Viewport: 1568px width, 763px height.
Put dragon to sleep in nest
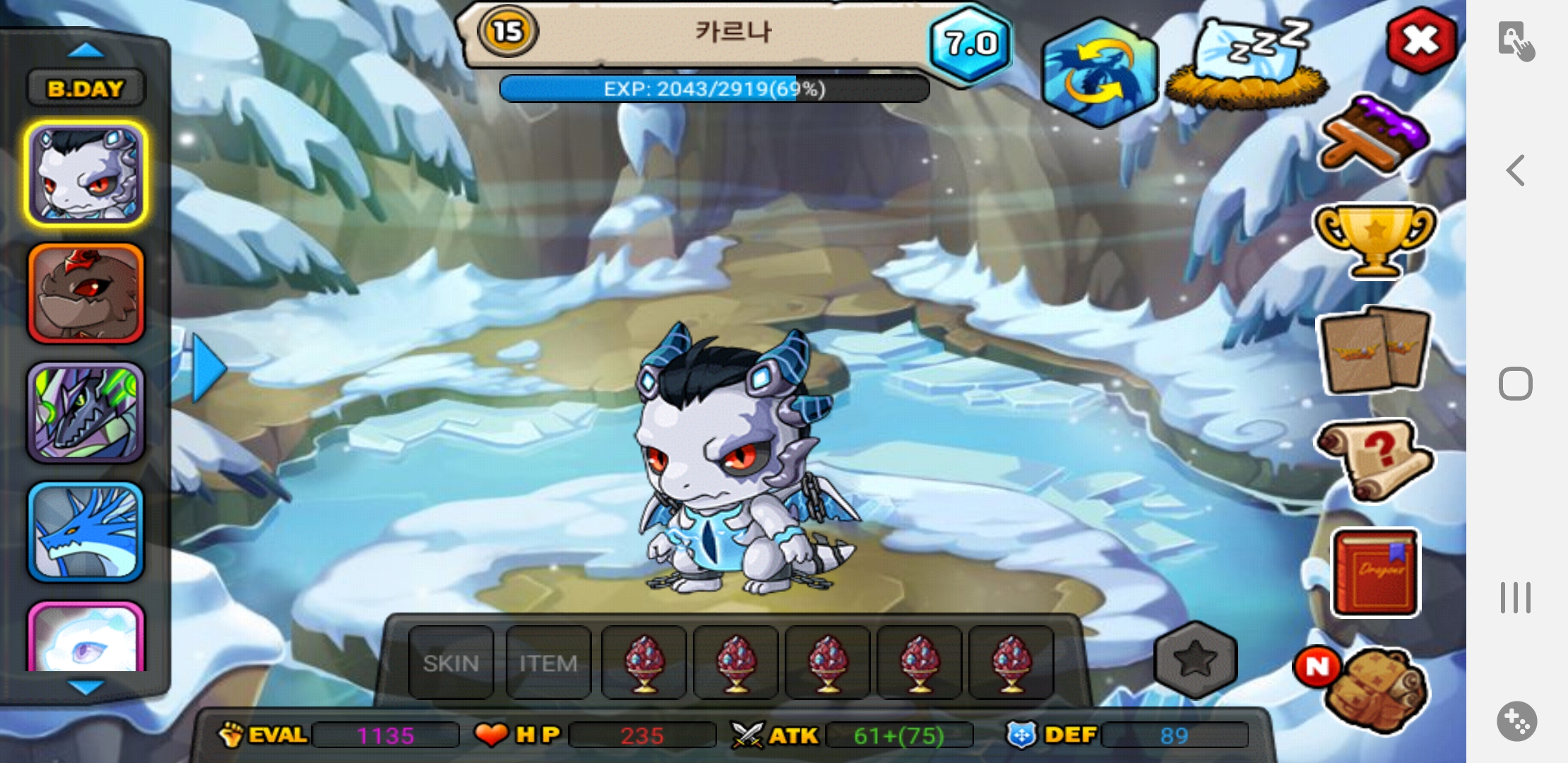1247,65
